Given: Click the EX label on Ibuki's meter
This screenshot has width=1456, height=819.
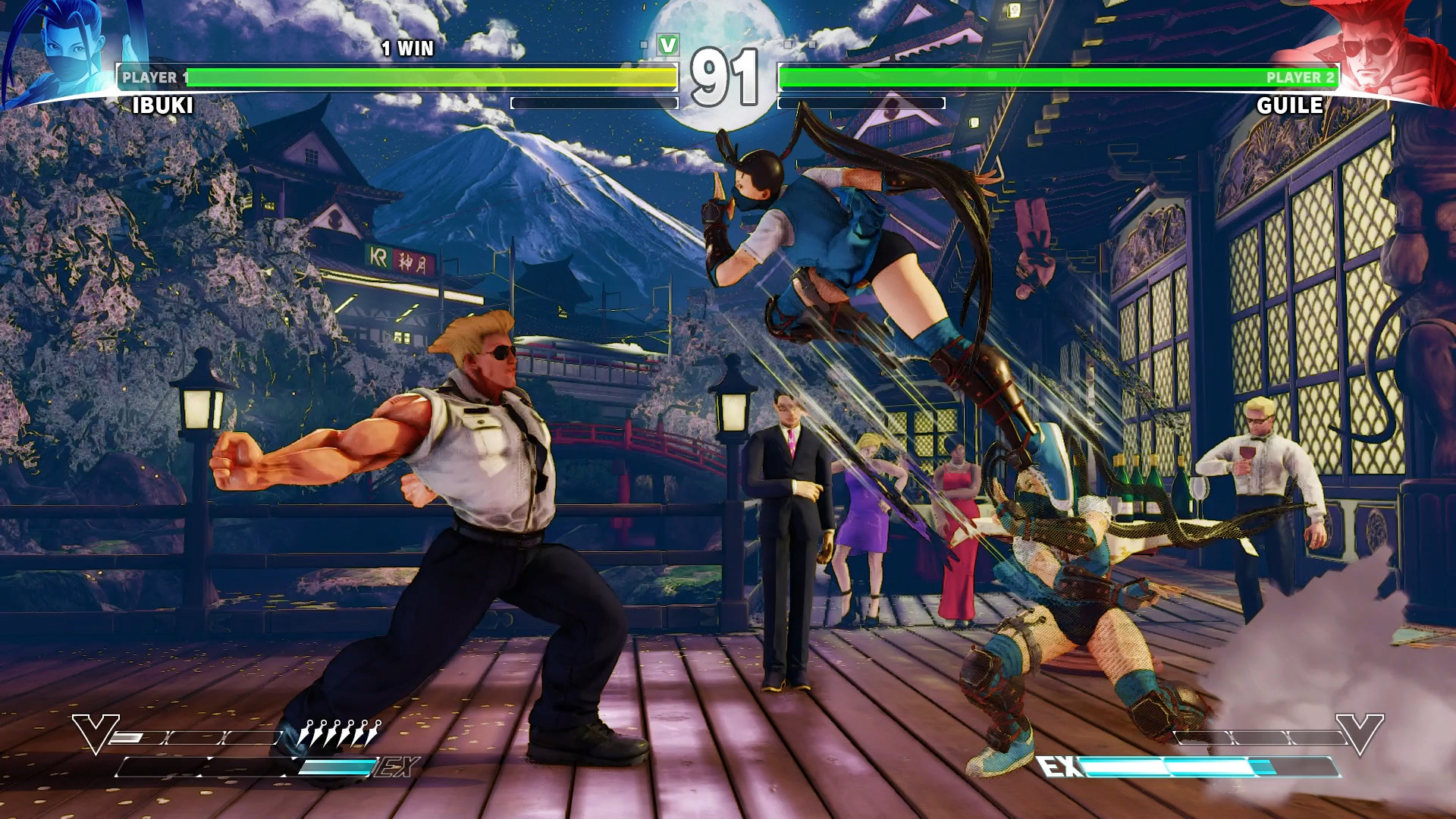Looking at the screenshot, I should (398, 766).
